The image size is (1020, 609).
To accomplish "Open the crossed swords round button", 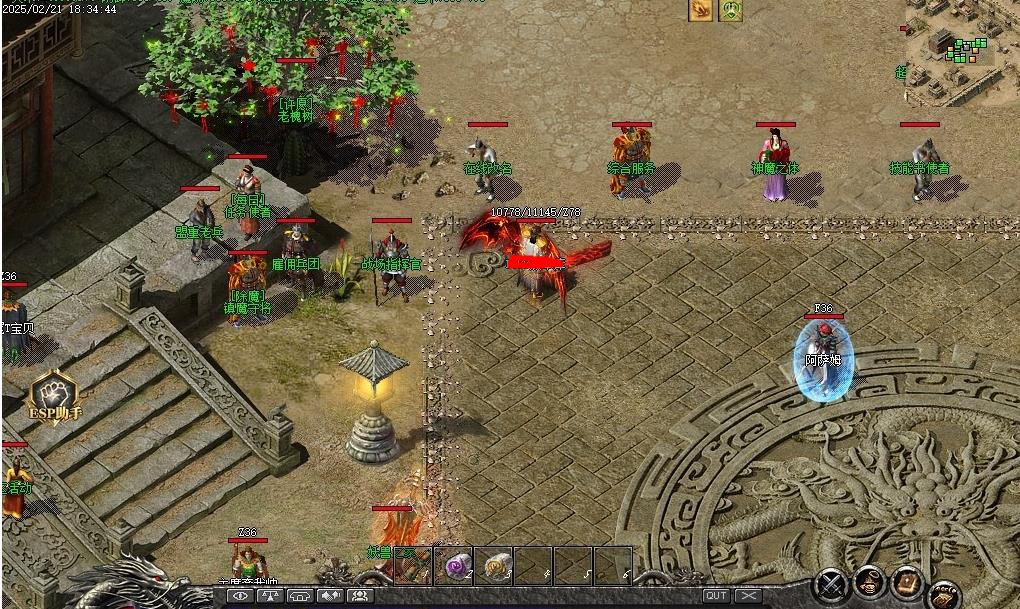I will pyautogui.click(x=830, y=583).
